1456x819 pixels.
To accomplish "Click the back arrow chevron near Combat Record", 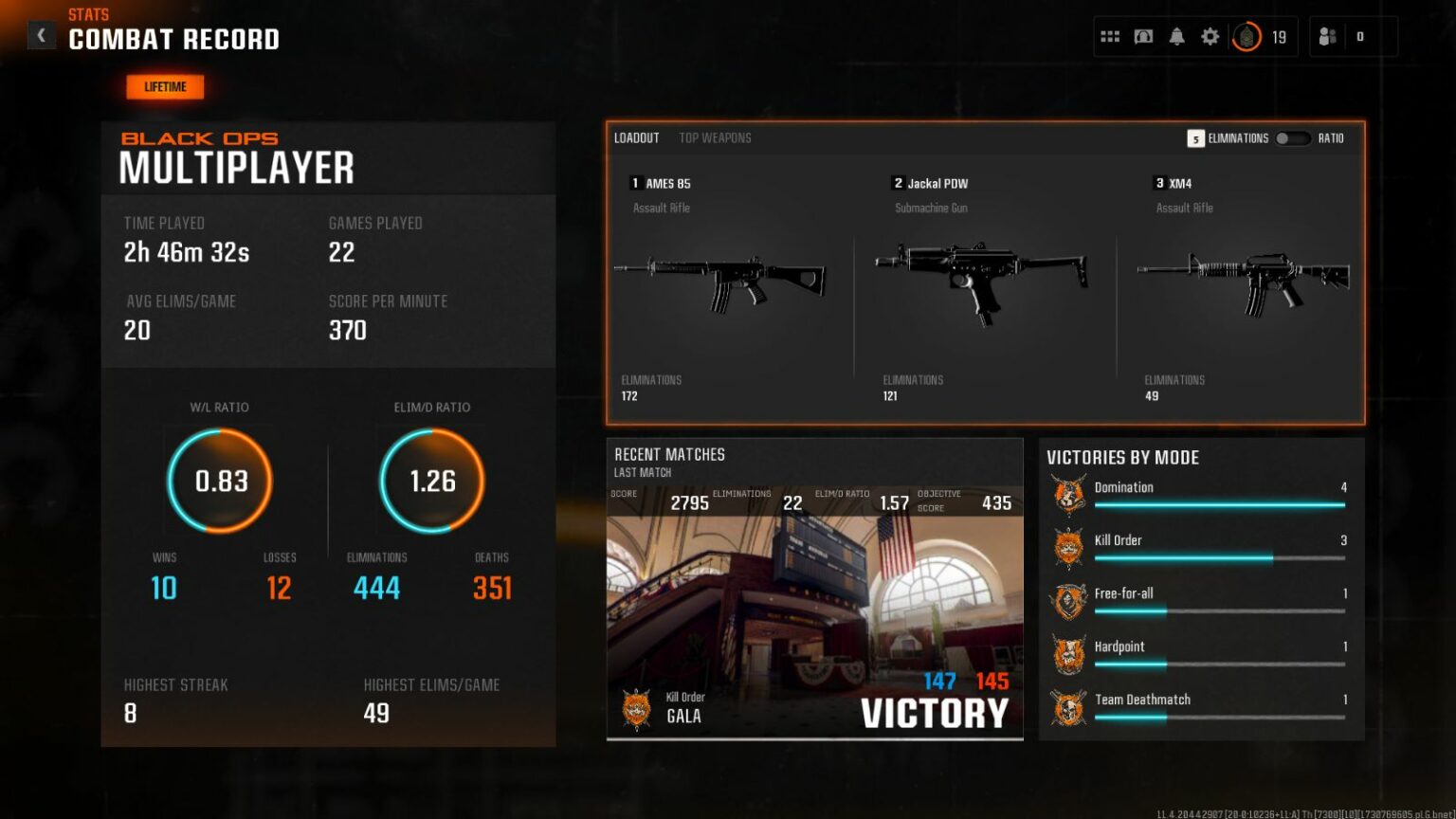I will point(41,34).
